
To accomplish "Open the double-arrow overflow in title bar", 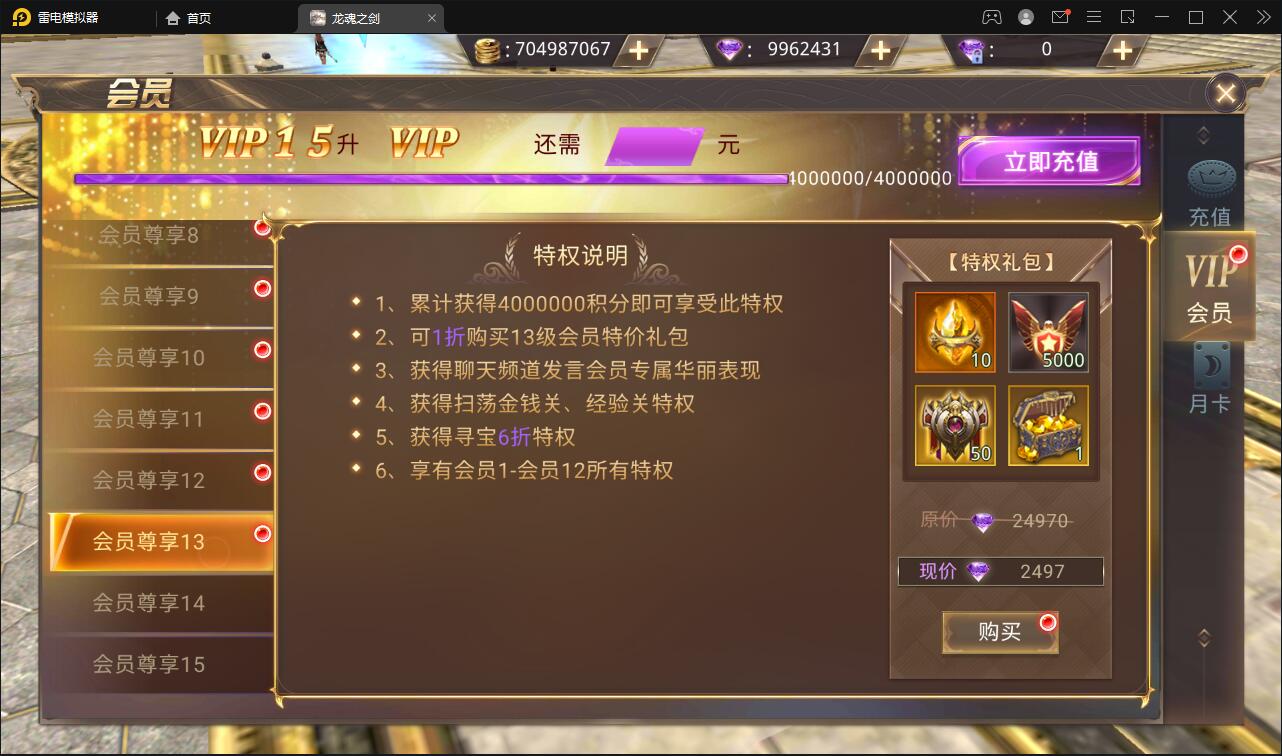I will [1262, 16].
